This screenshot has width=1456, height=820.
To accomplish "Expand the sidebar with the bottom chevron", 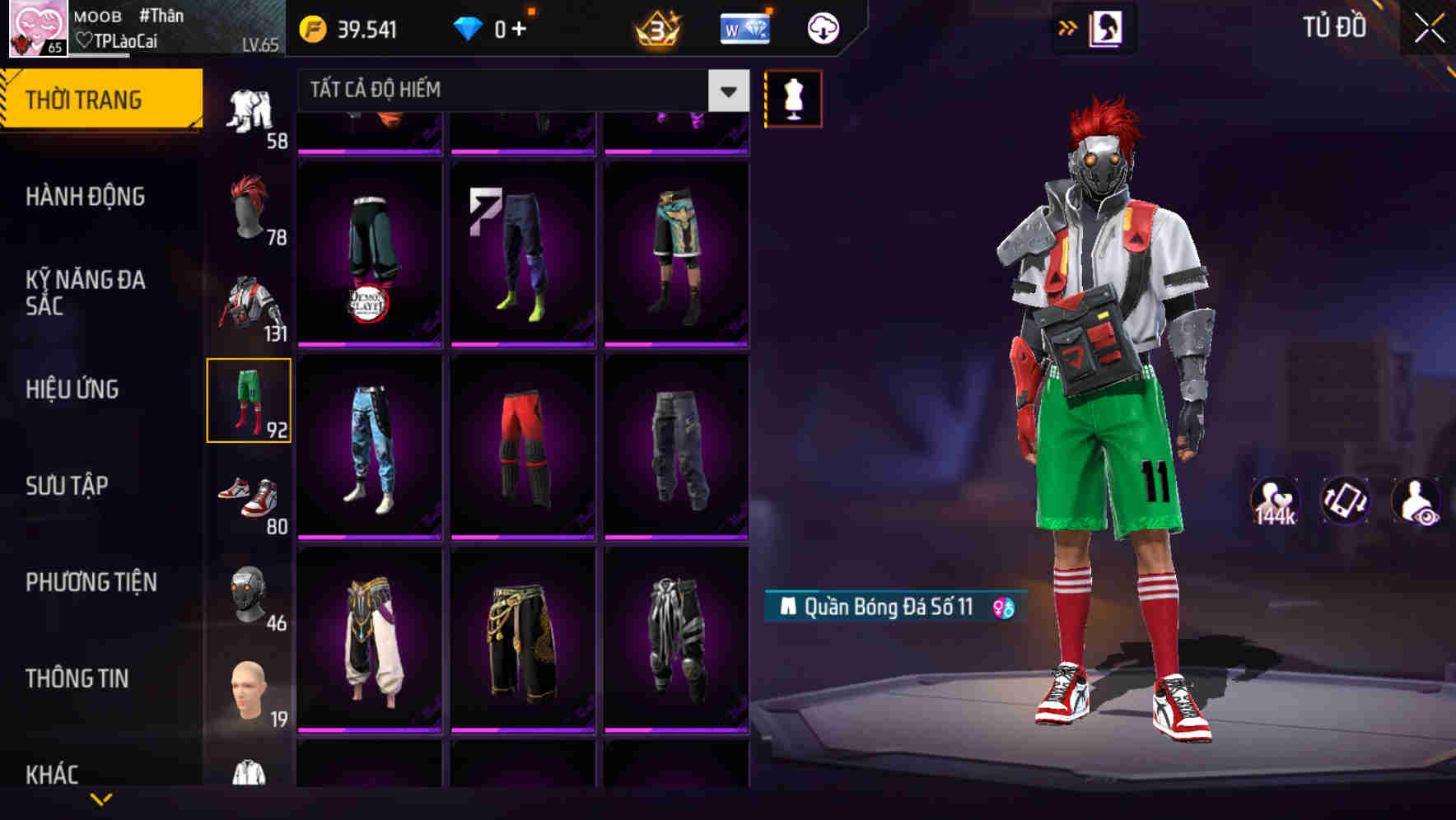I will [x=103, y=799].
